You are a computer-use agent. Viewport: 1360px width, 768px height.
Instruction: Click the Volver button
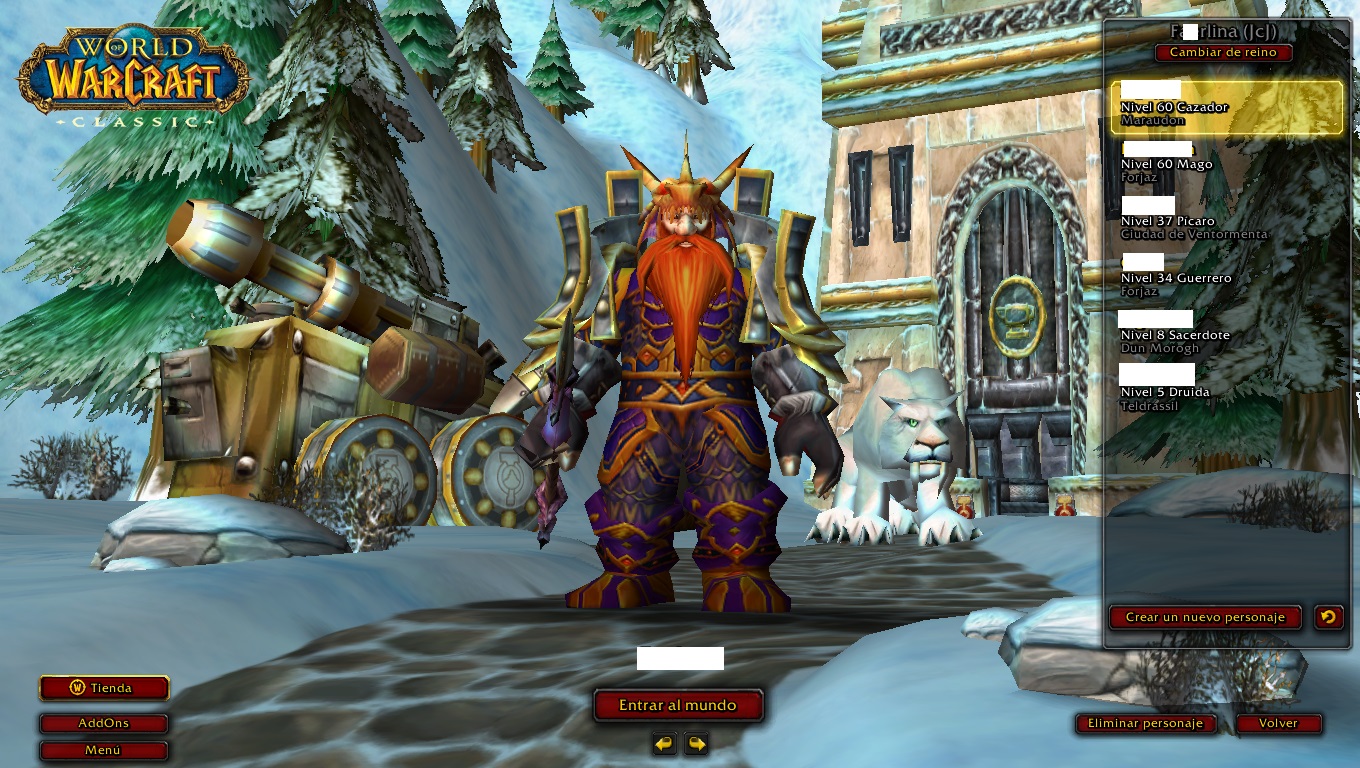1279,723
